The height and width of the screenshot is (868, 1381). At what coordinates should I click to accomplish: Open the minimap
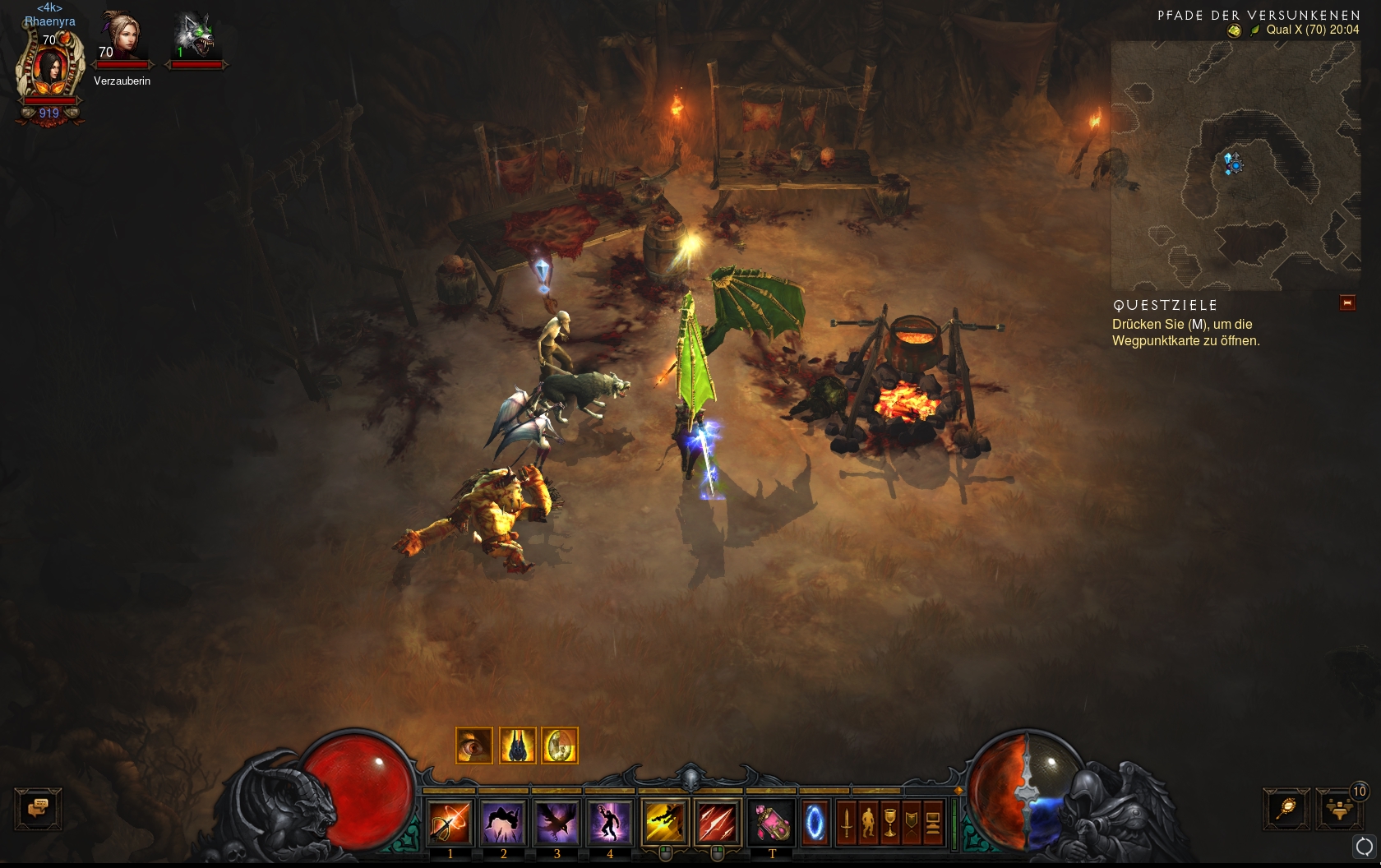pos(1235,165)
